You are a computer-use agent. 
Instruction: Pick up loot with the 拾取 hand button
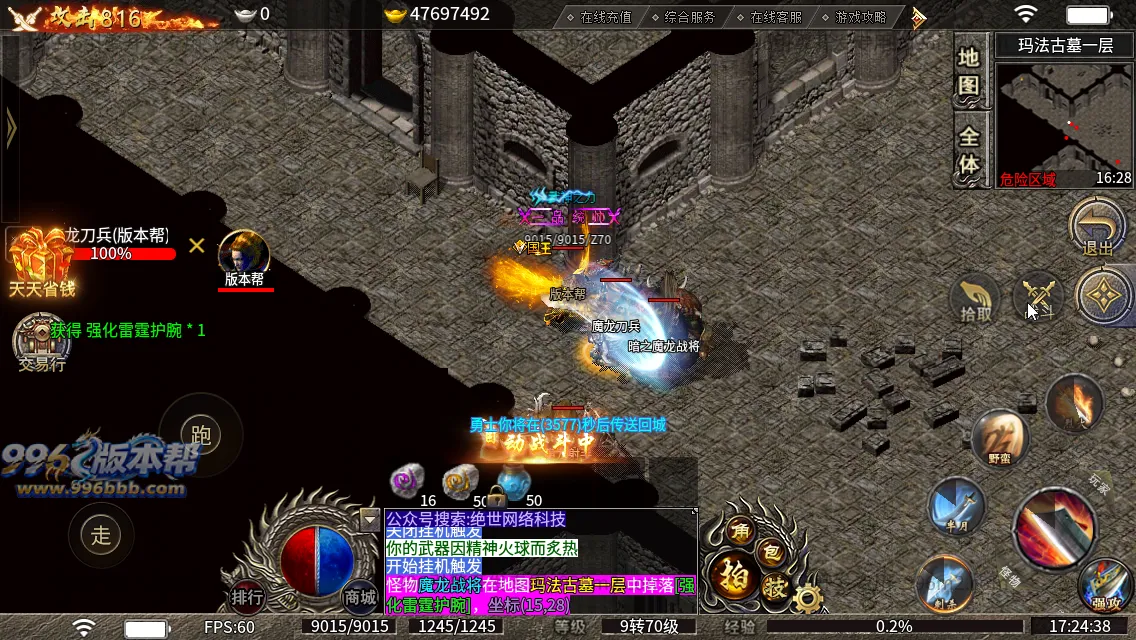pyautogui.click(x=976, y=297)
